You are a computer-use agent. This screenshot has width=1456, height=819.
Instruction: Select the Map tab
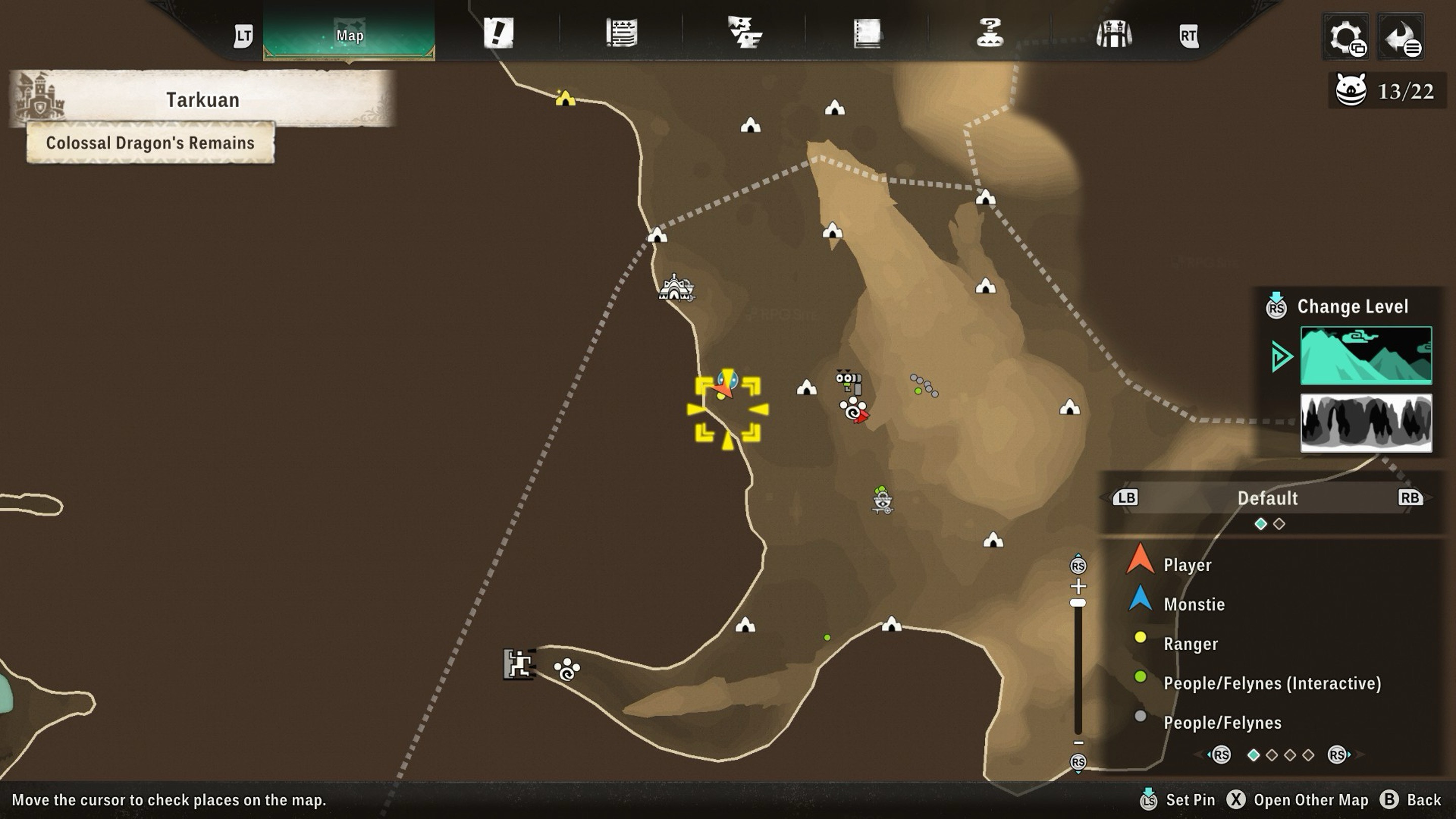[349, 35]
